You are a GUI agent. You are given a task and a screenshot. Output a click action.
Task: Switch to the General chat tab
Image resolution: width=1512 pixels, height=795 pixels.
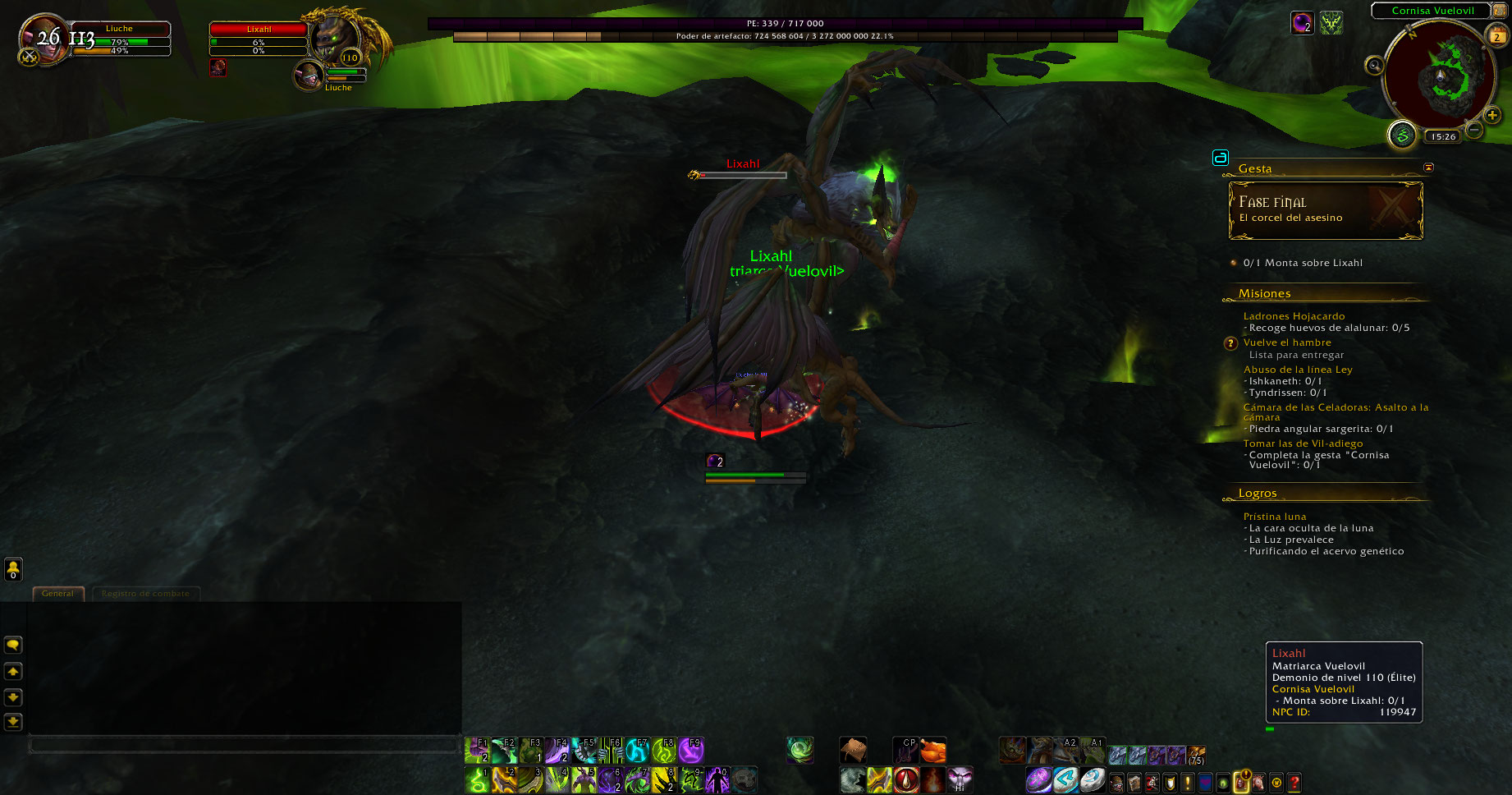click(58, 594)
